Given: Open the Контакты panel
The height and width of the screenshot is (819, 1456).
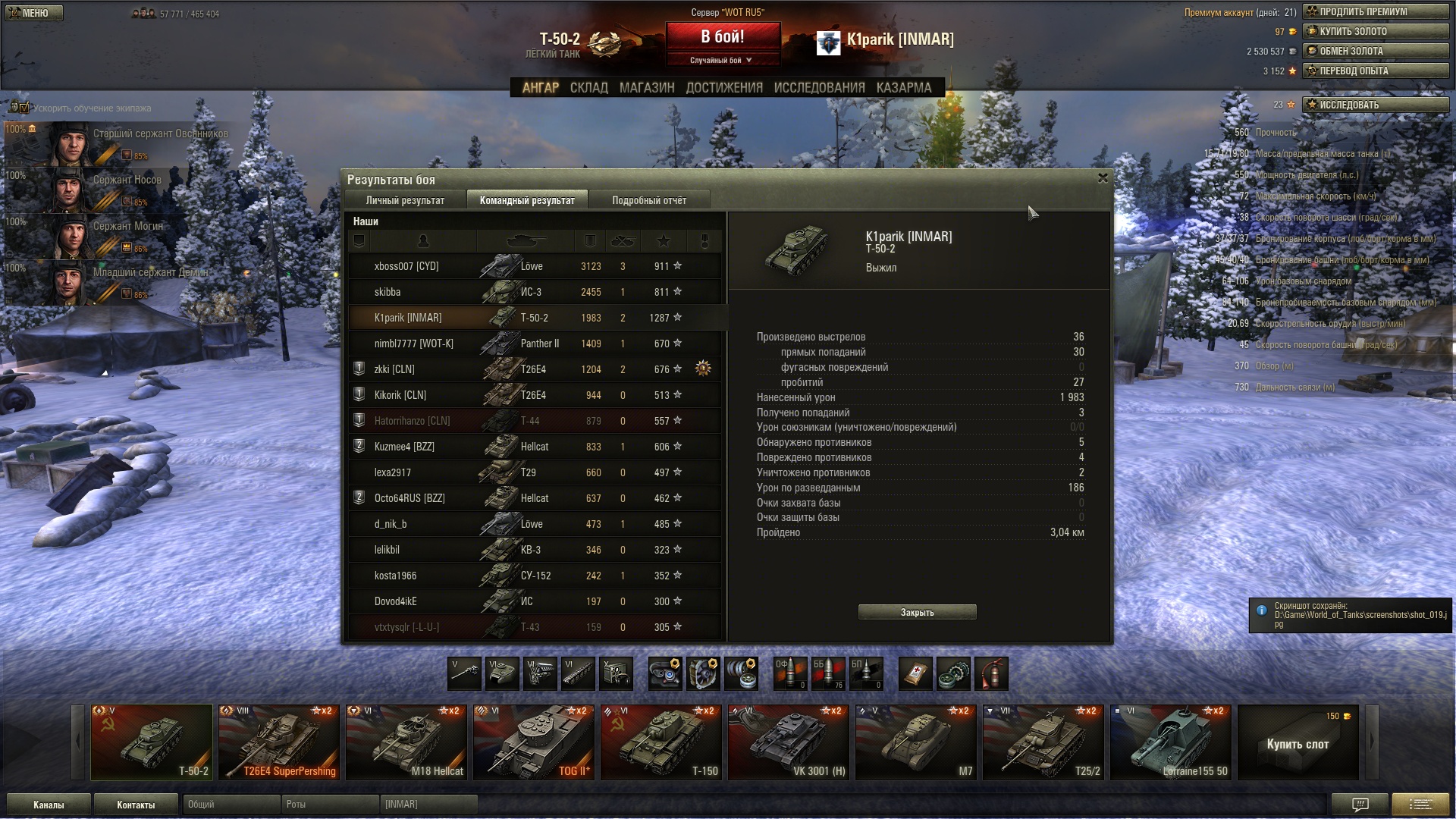Looking at the screenshot, I should click(136, 805).
